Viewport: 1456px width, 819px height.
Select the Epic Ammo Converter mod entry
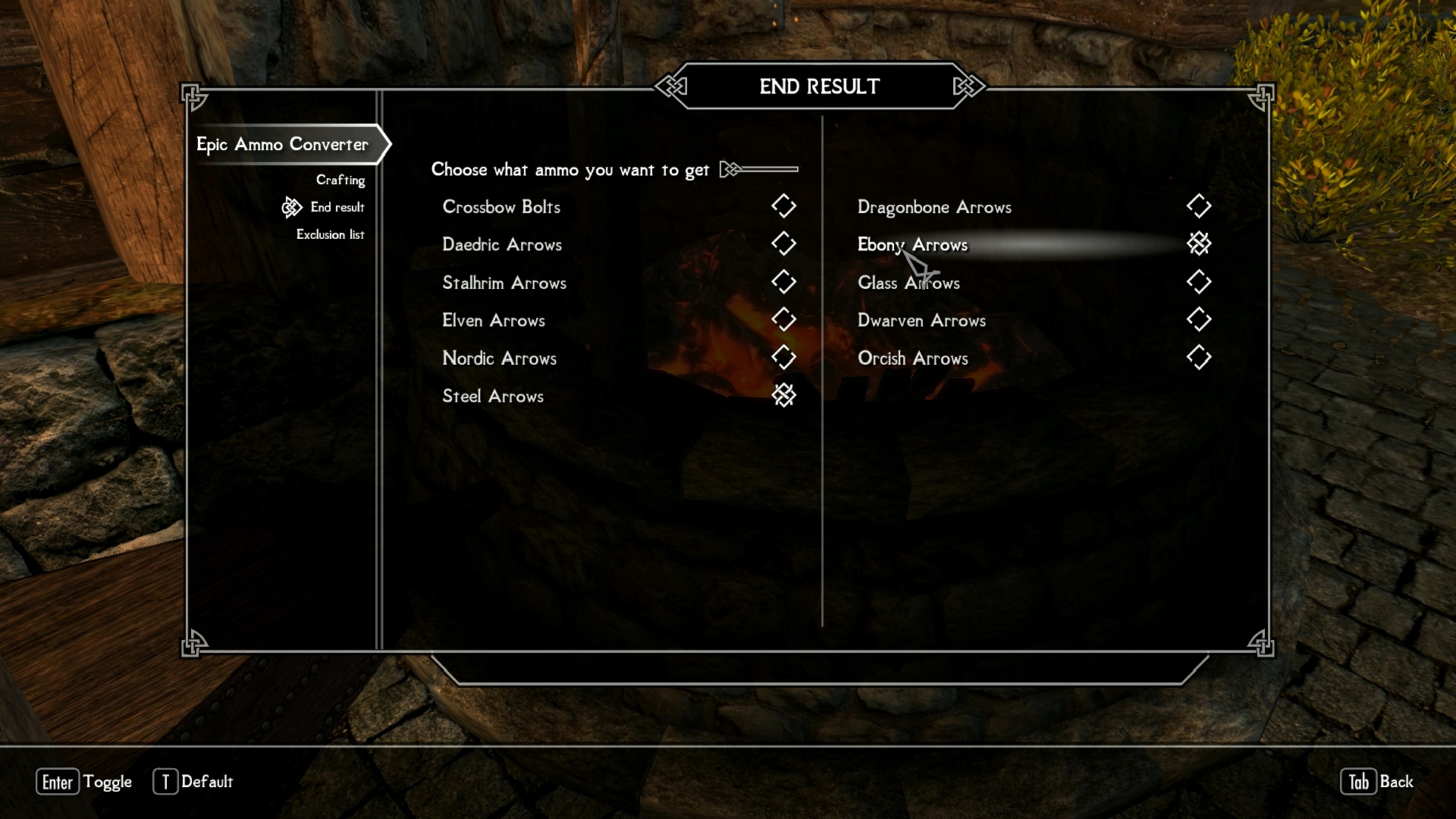coord(282,144)
